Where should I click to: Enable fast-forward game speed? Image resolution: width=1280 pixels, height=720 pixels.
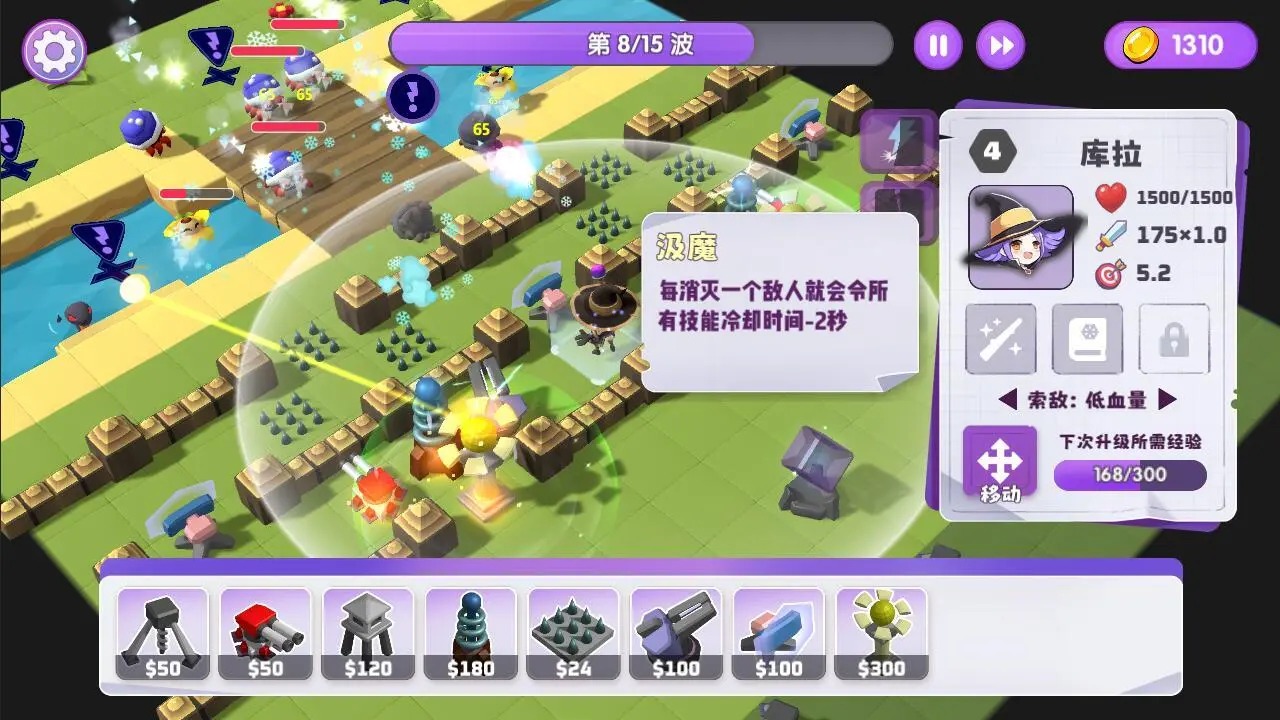(1000, 45)
